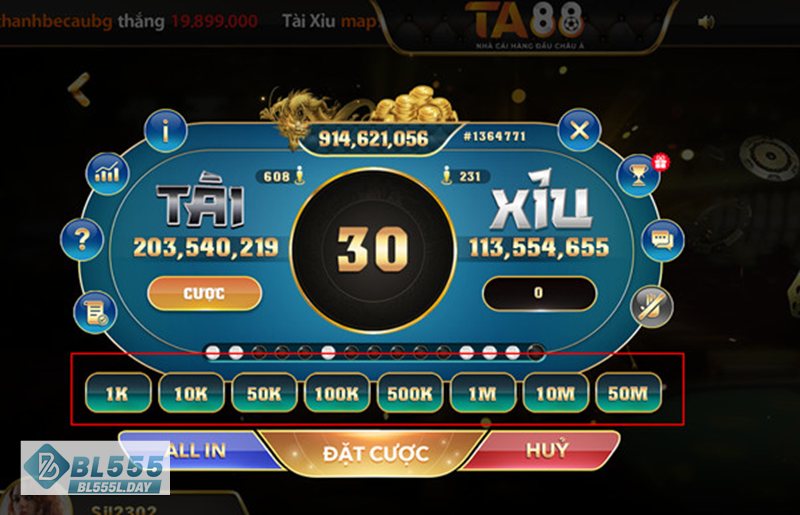Open the info icon at top left
Image resolution: width=800 pixels, height=515 pixels.
[x=166, y=130]
